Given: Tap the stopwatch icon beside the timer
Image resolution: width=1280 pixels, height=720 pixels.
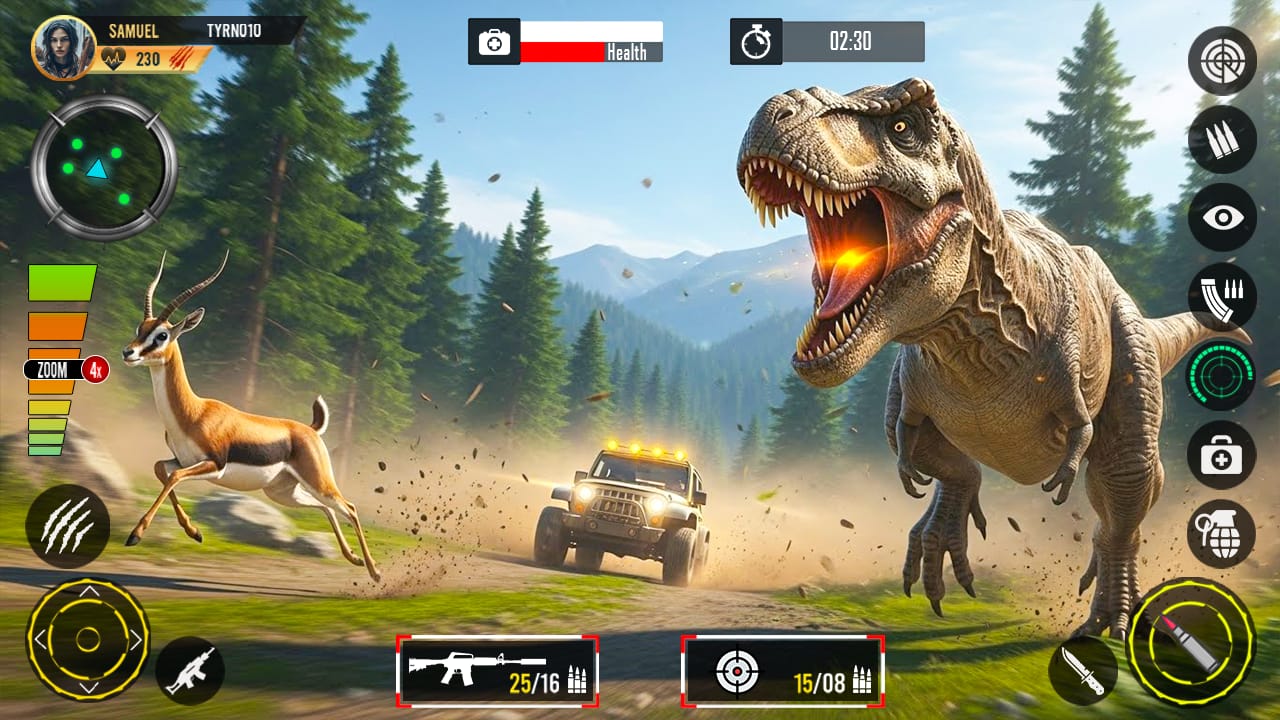Looking at the screenshot, I should click(757, 41).
